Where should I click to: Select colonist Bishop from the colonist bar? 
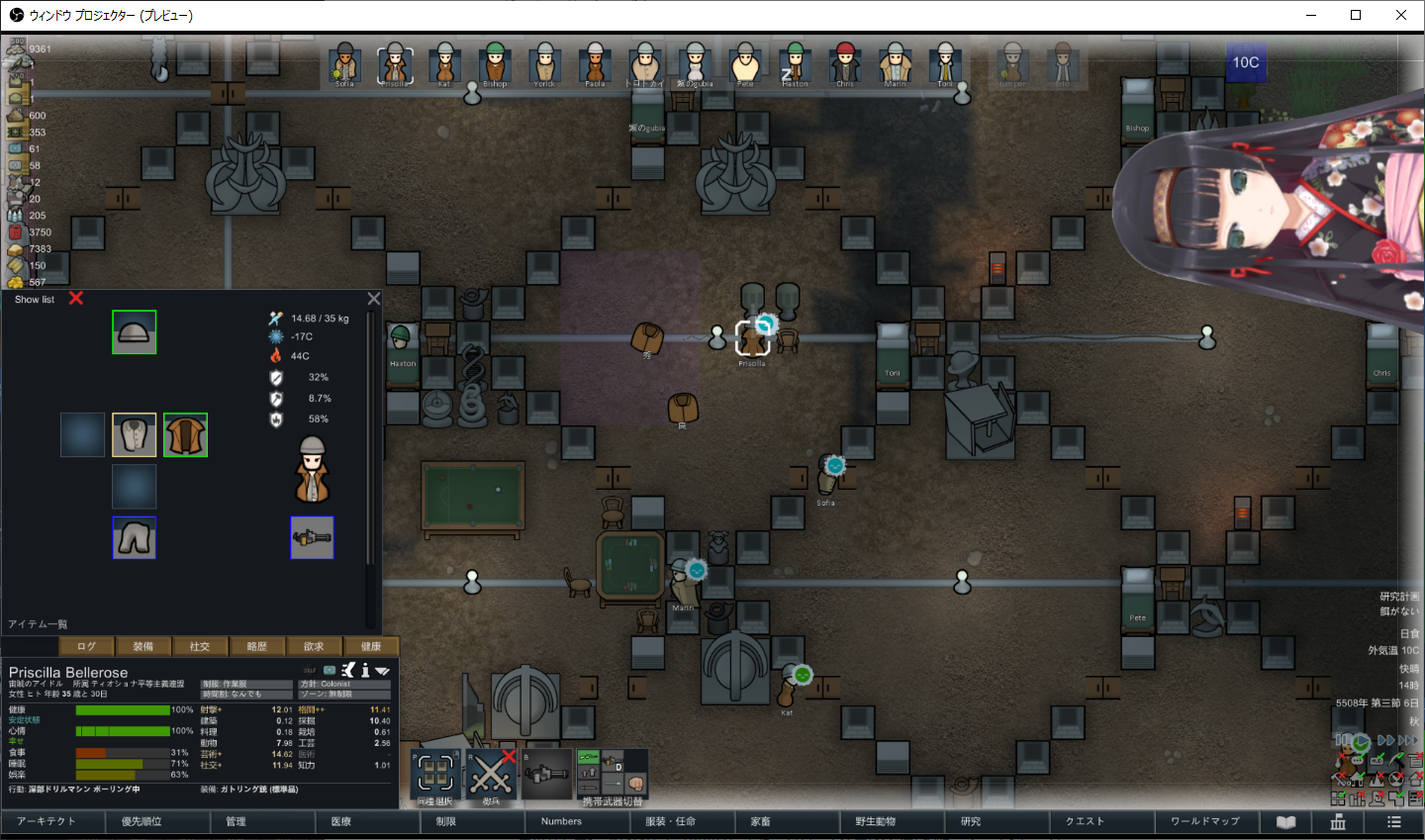click(x=495, y=64)
